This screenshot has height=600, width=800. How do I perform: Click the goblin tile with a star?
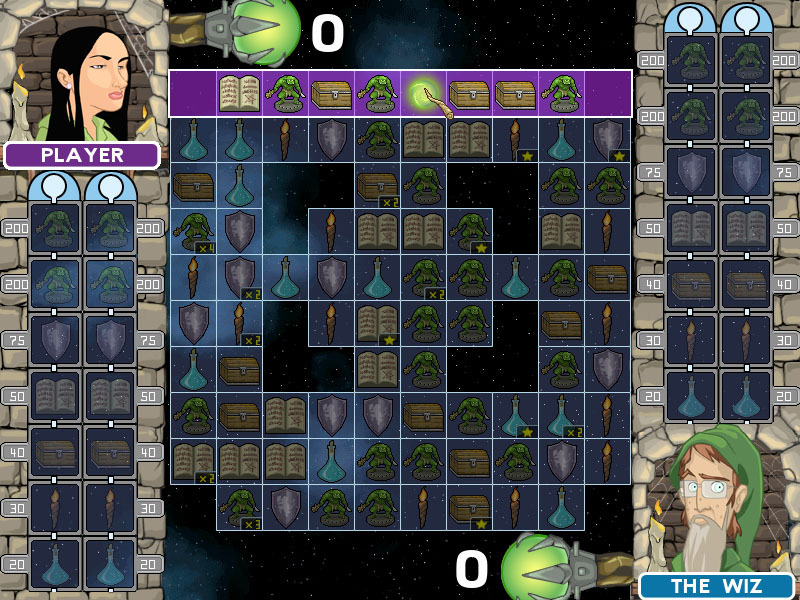click(x=469, y=232)
